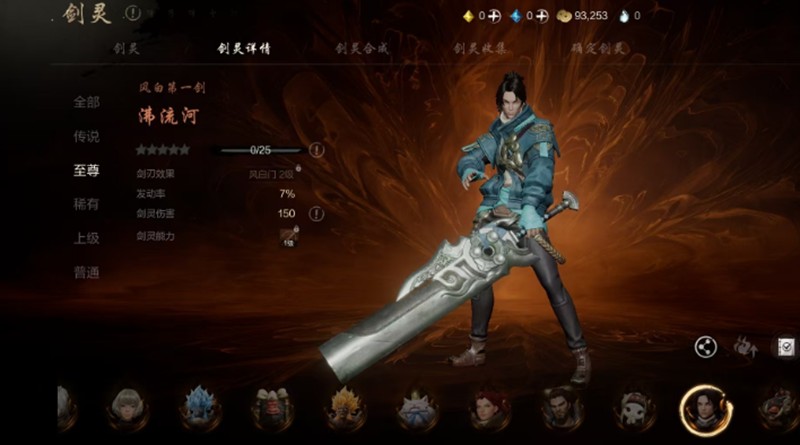Open the 剑灵详情 tab
Image resolution: width=800 pixels, height=445 pixels.
244,48
